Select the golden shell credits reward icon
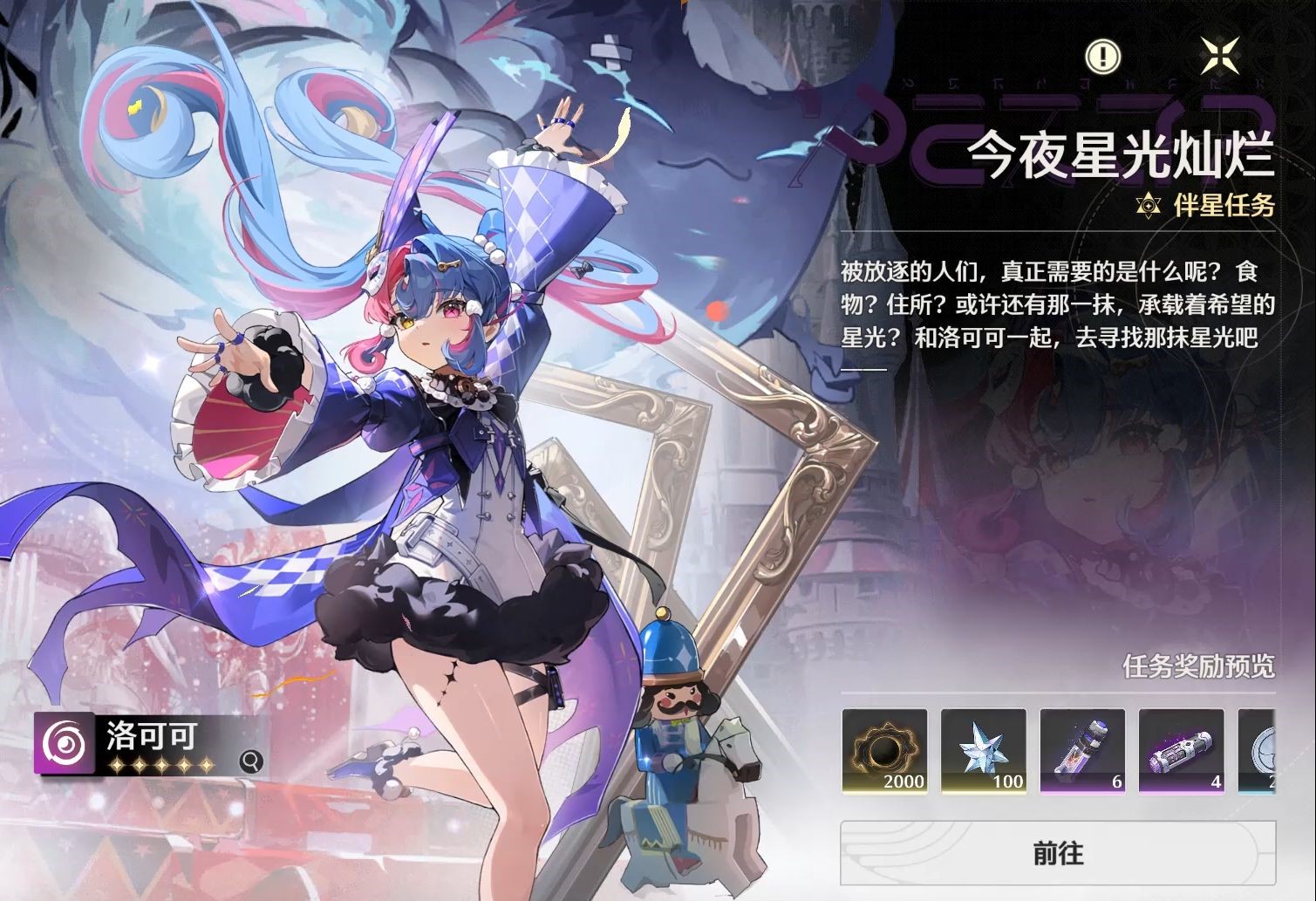This screenshot has height=901, width=1316. (x=884, y=750)
